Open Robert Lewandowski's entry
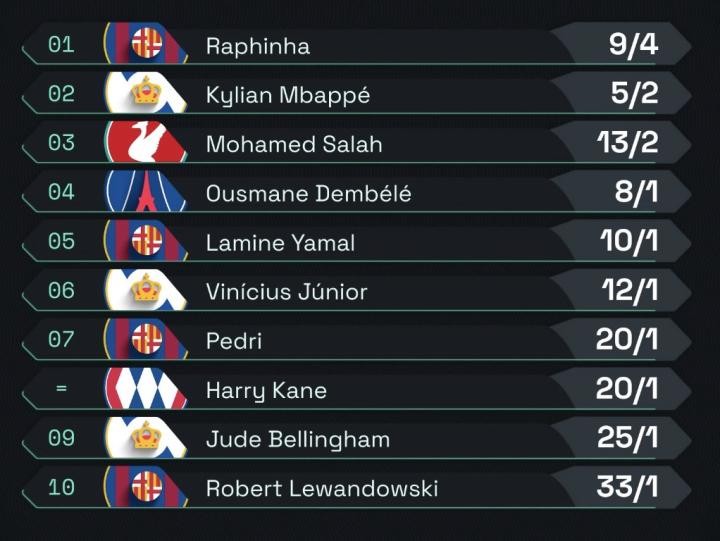This screenshot has height=541, width=720. [322, 489]
